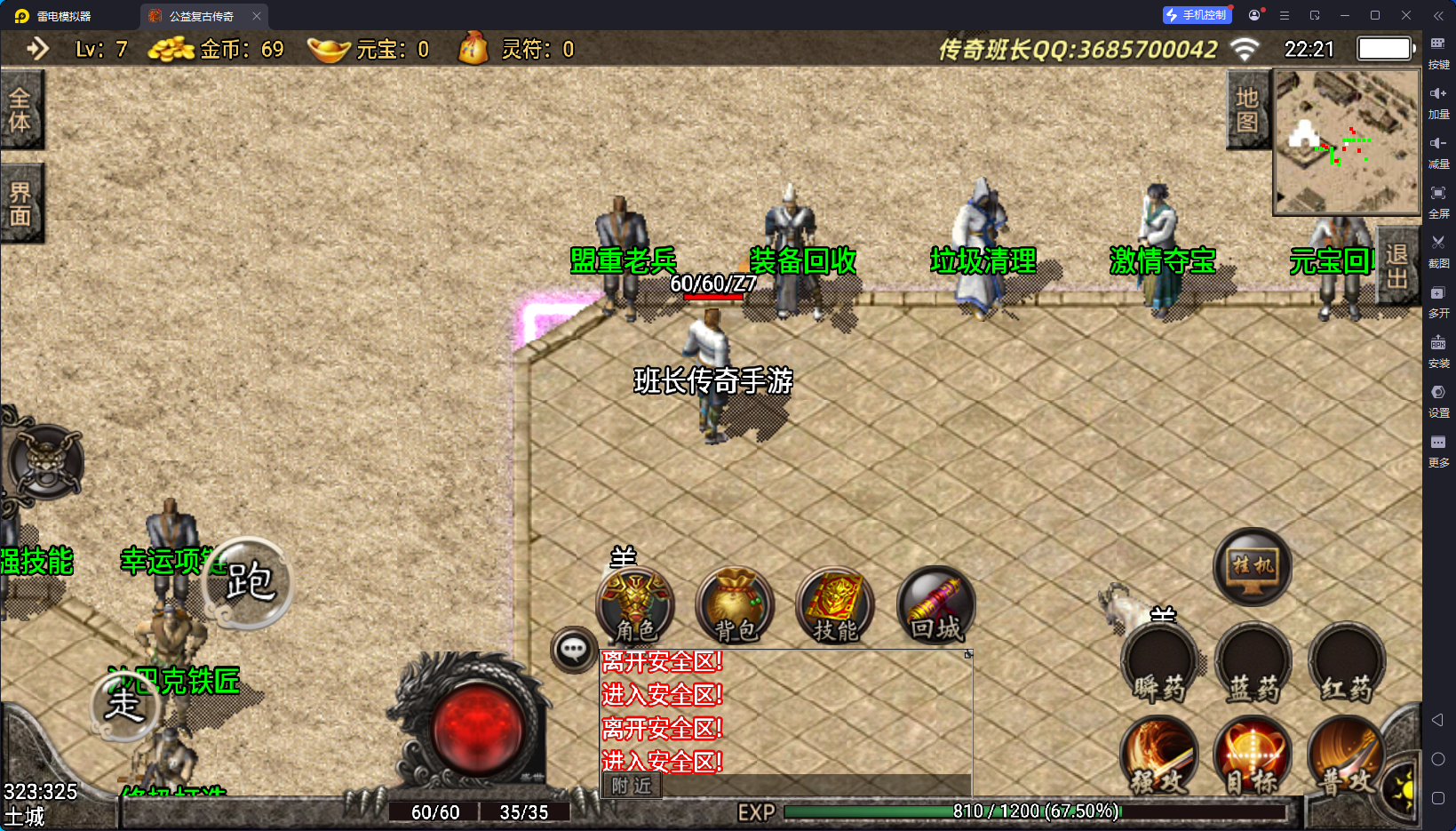
Task: Close the 公益复古传奇 emulator tab
Action: pos(257,16)
